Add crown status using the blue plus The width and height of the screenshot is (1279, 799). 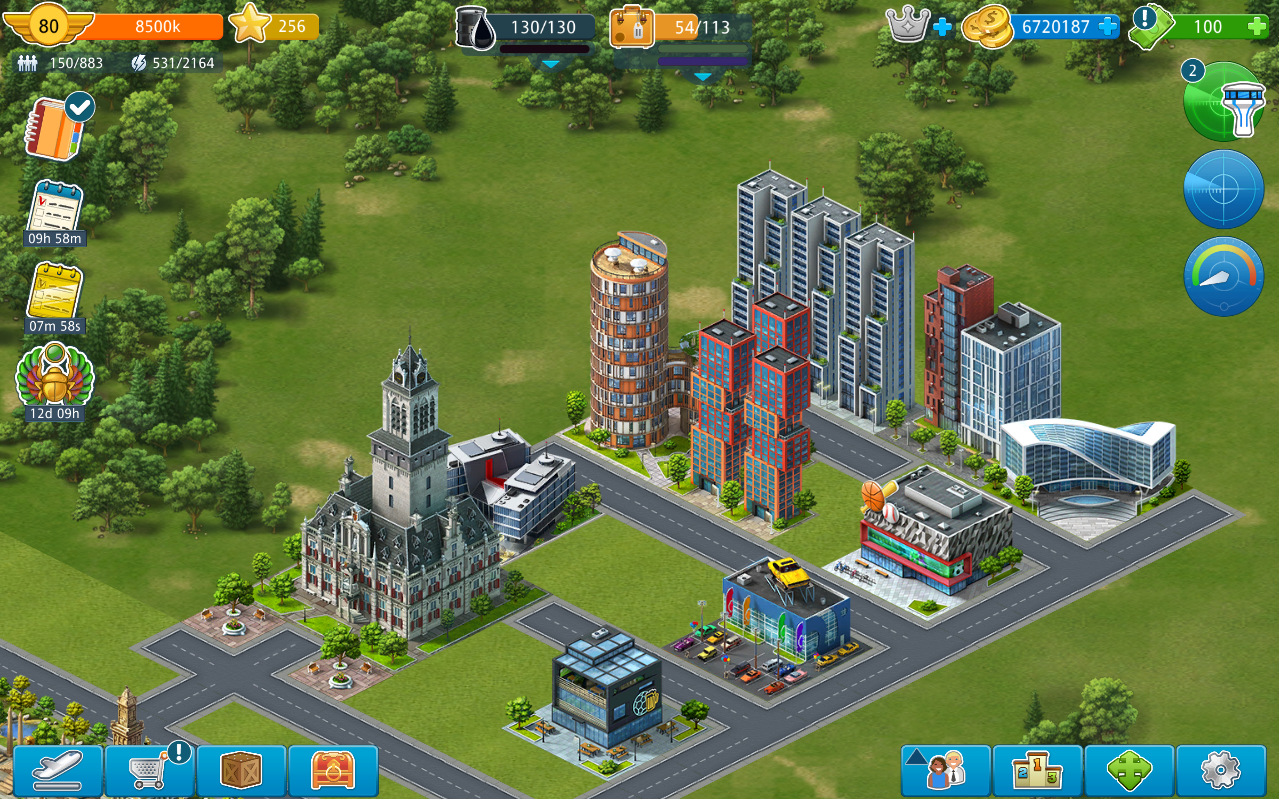[x=942, y=27]
